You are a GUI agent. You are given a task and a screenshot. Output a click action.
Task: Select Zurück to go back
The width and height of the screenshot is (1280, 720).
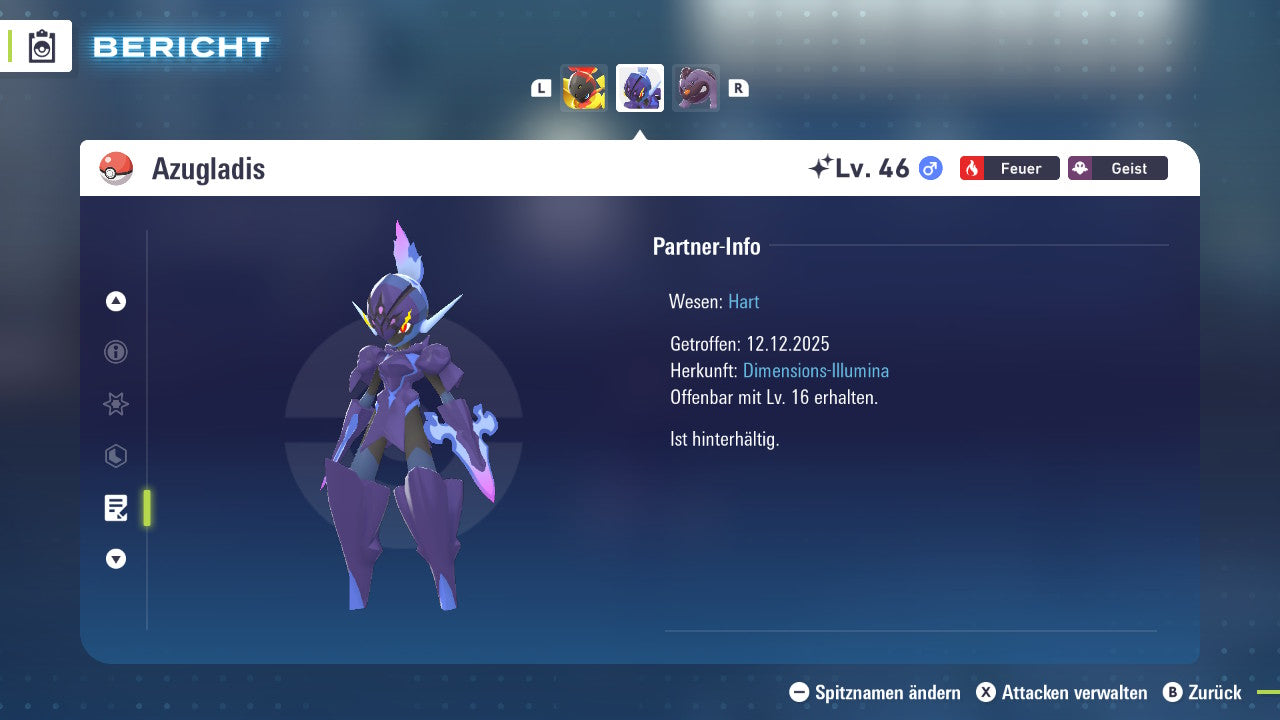pyautogui.click(x=1203, y=692)
